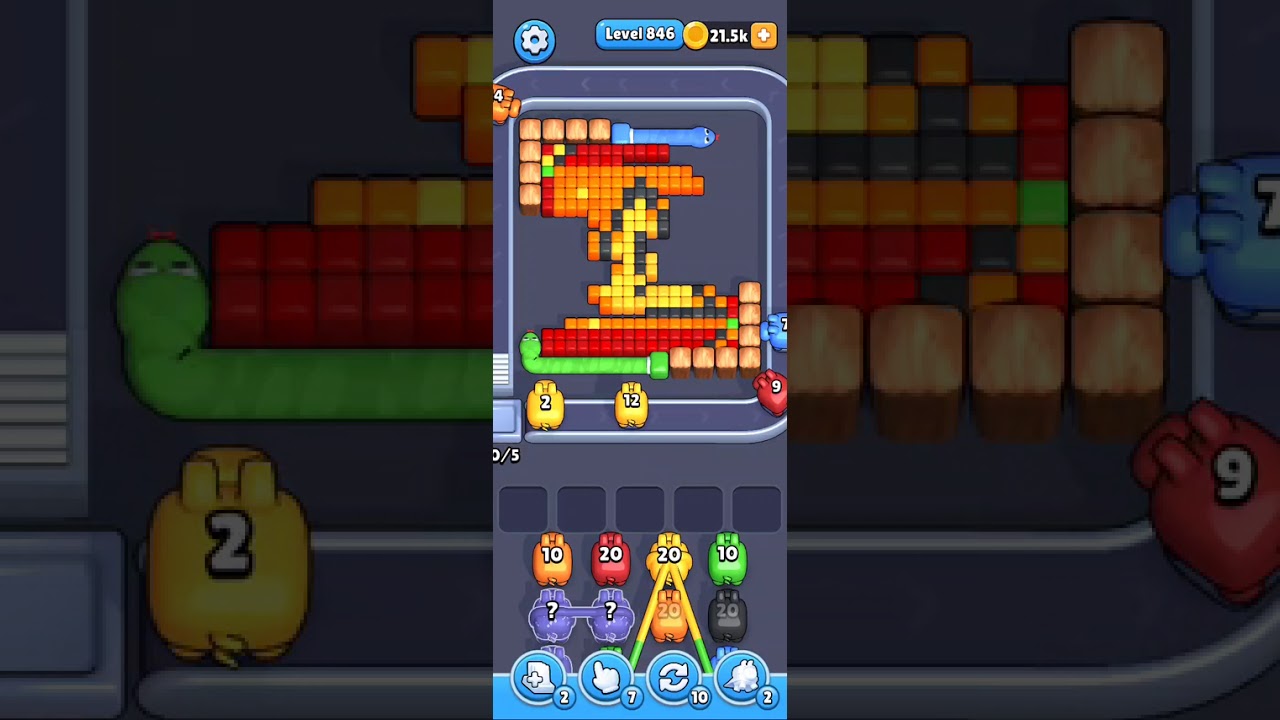Tap the refresh/shuffle booster icon

[673, 679]
